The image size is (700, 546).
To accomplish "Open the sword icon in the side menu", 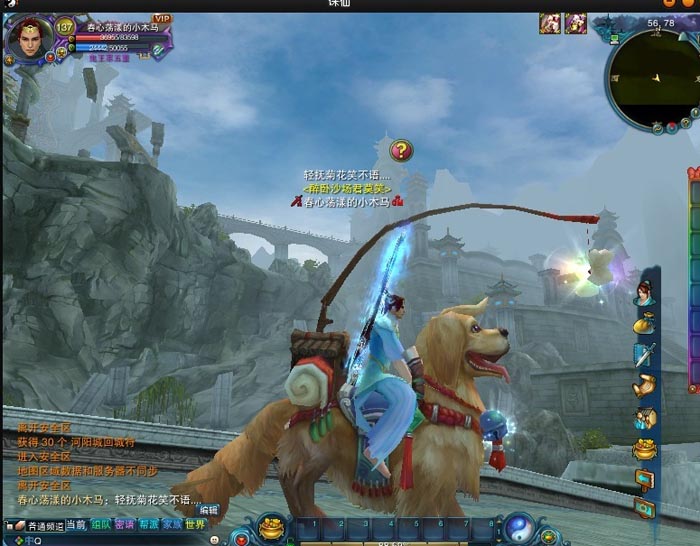I will coord(644,354).
